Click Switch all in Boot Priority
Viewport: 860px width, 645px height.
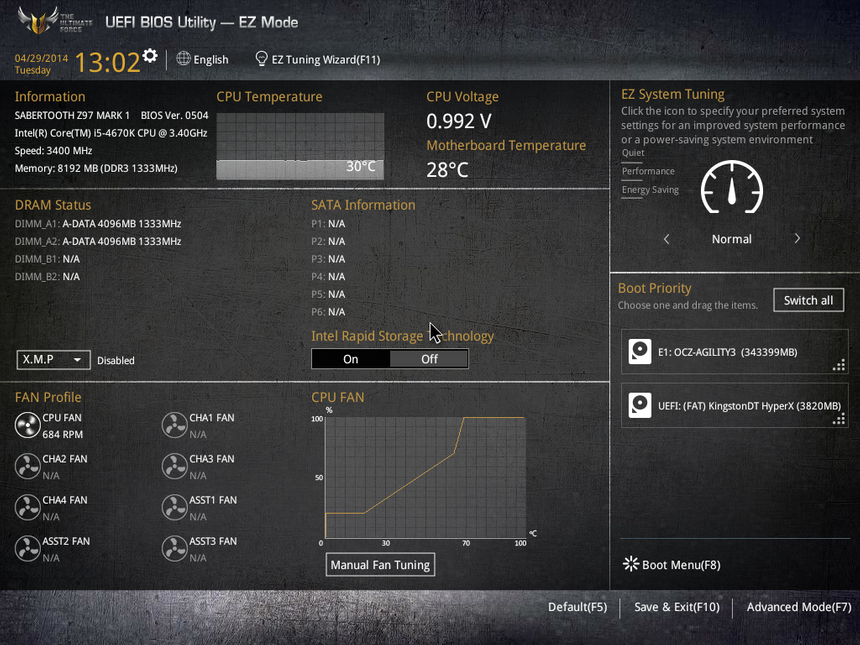(808, 300)
